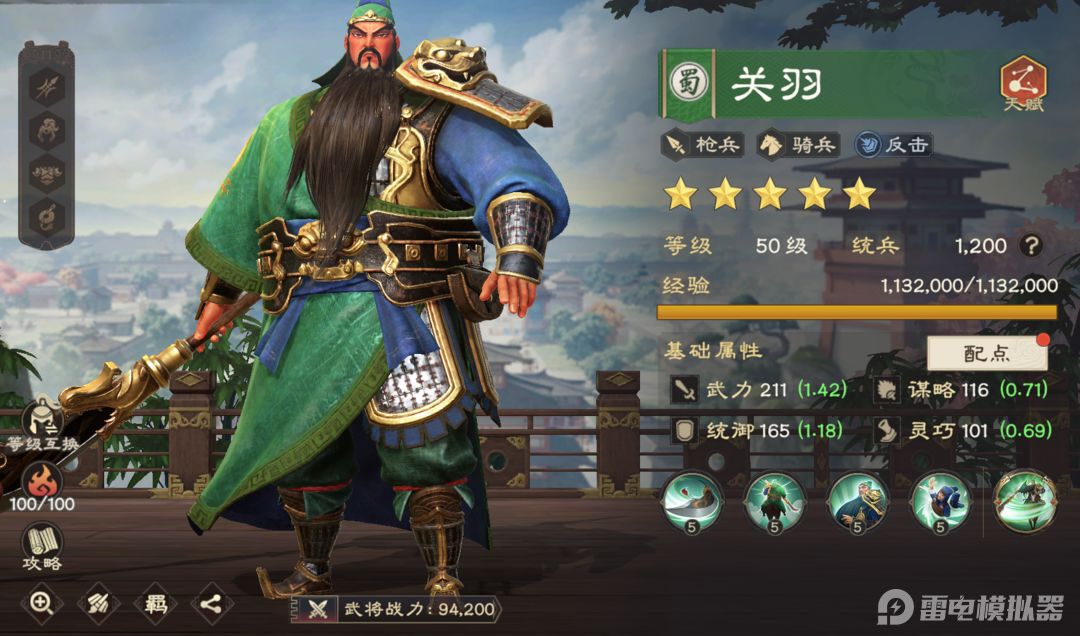Share this general via share icon

point(212,602)
